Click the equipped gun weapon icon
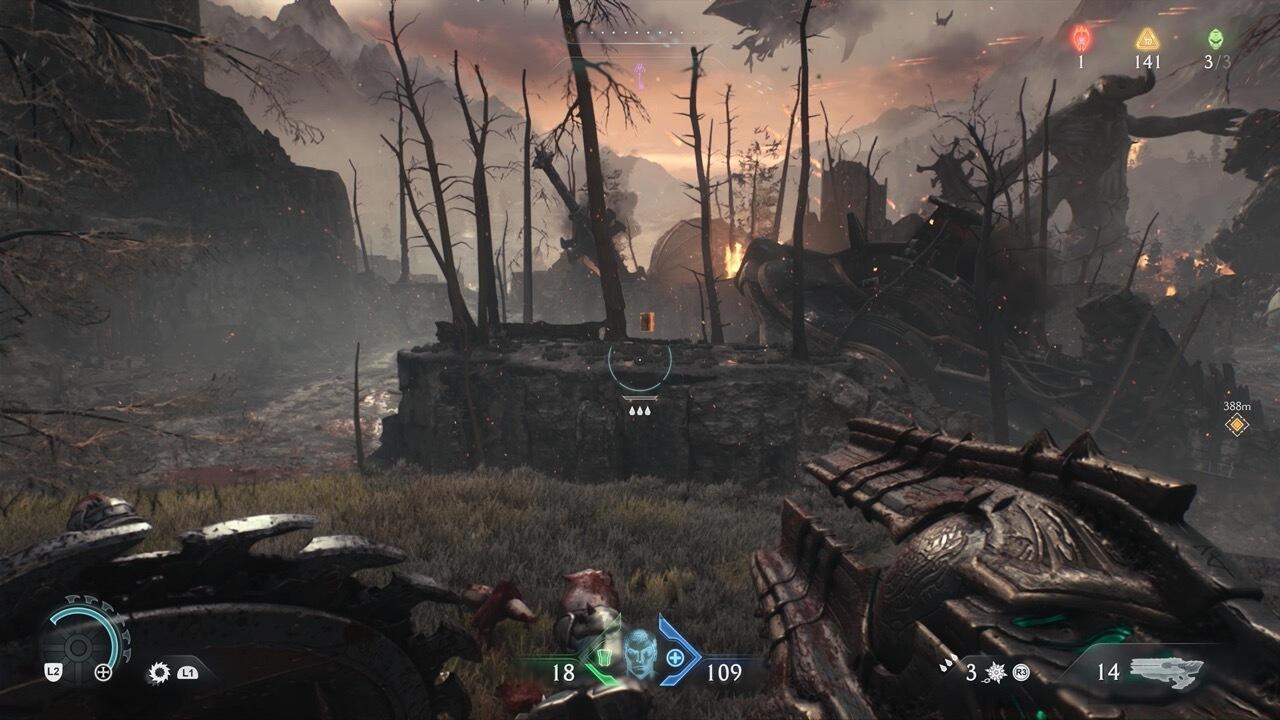1280x720 pixels. click(x=1166, y=670)
